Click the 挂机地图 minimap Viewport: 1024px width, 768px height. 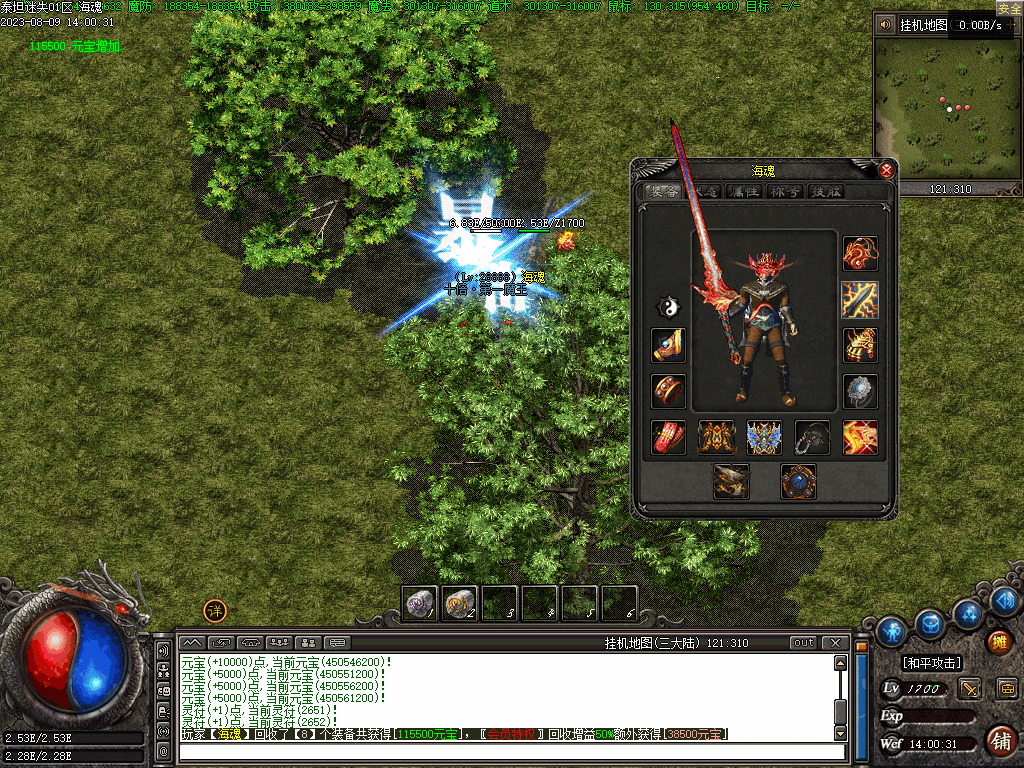pyautogui.click(x=946, y=110)
